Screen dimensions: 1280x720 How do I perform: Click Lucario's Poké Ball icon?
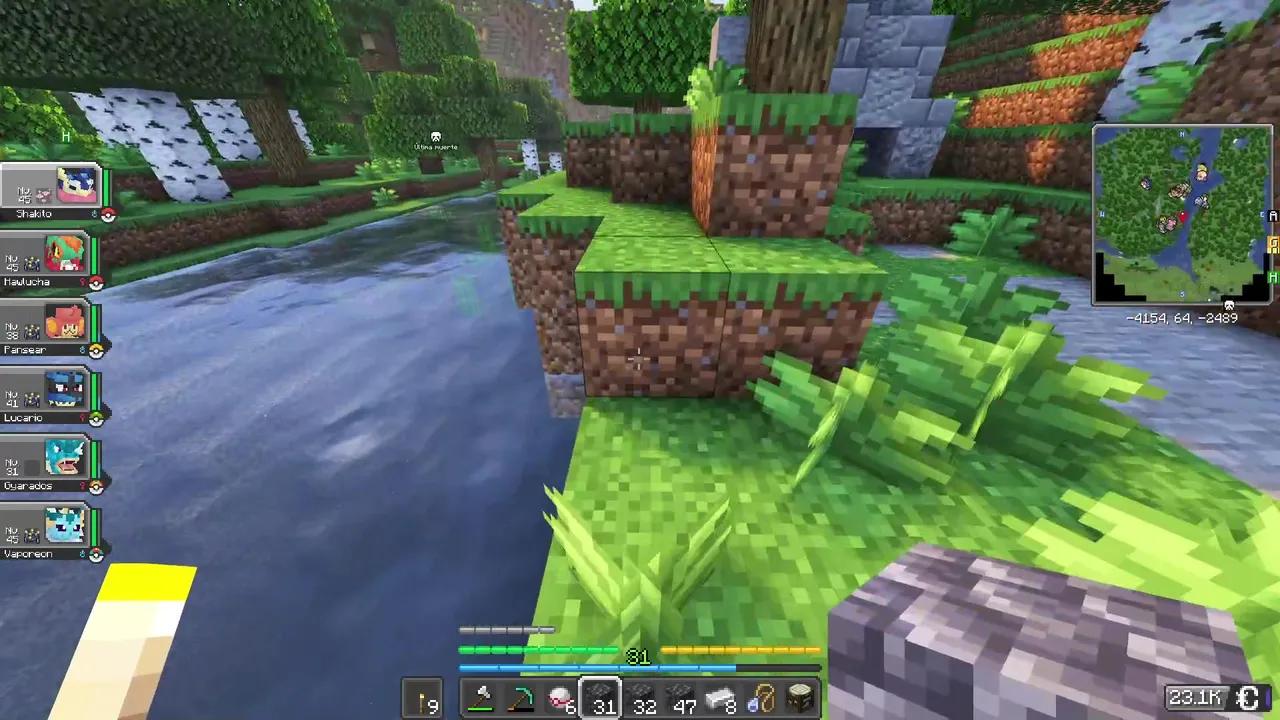pos(96,418)
